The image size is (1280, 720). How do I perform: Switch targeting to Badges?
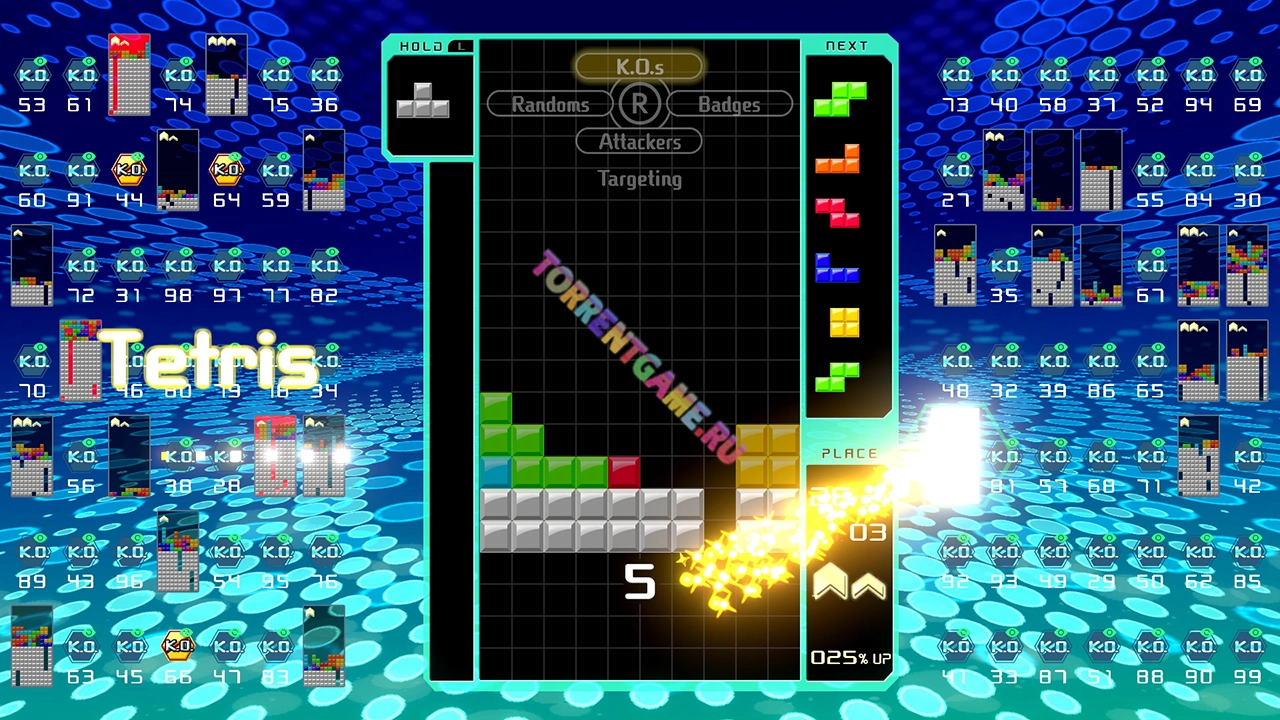coord(729,104)
